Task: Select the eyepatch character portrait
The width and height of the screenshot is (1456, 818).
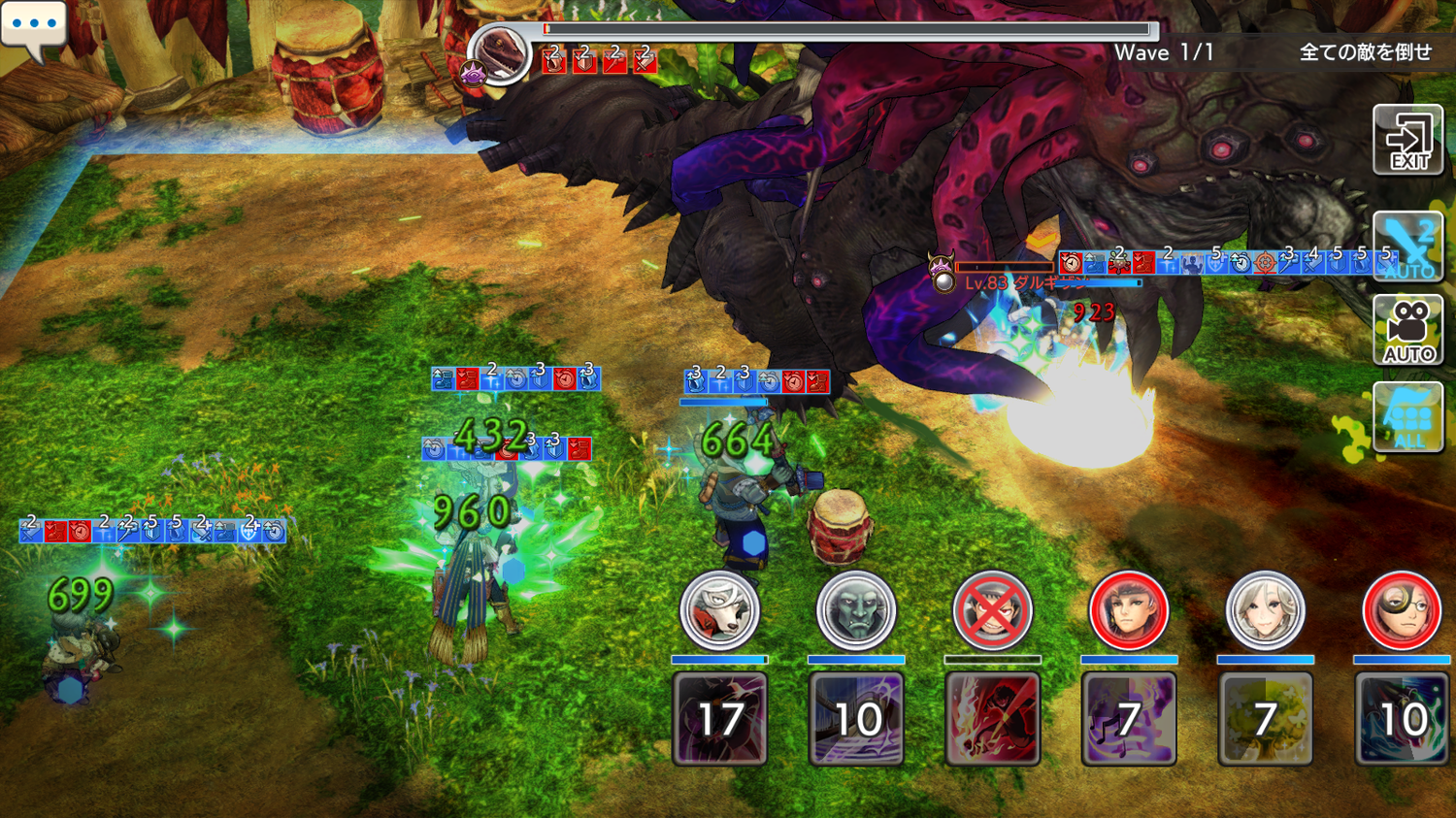Action: [x=1401, y=610]
